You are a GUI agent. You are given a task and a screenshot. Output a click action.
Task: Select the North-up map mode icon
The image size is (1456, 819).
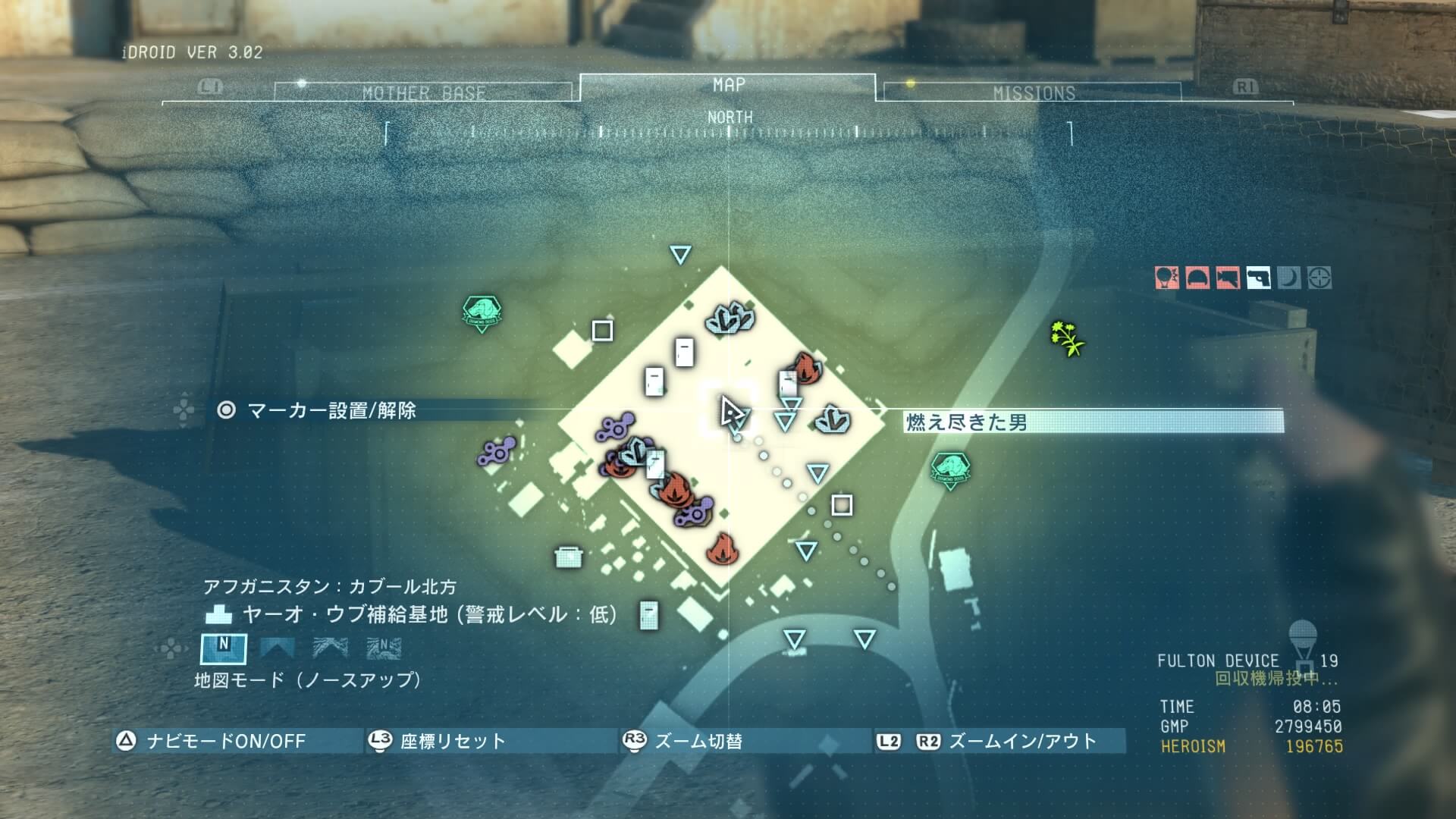(x=223, y=648)
